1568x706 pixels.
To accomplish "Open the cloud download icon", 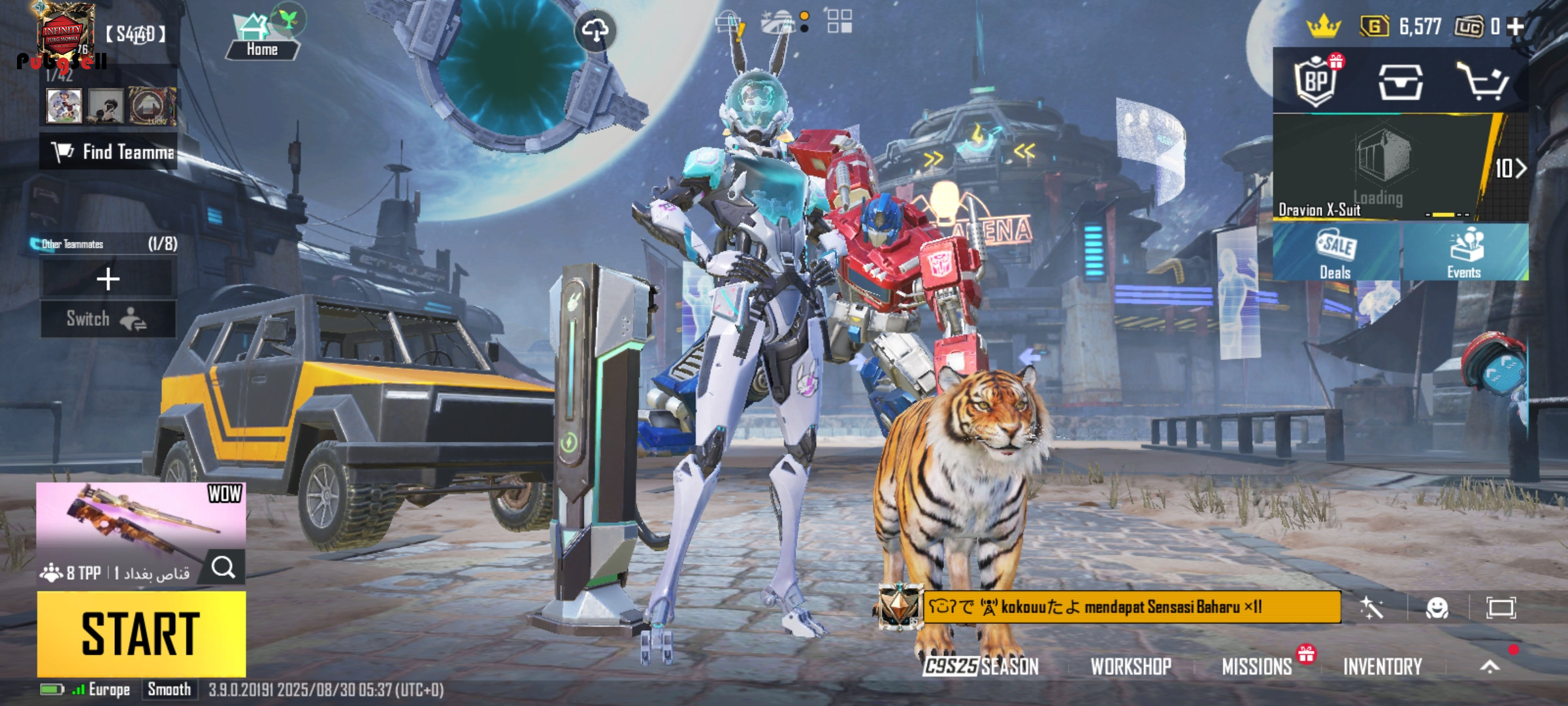I will coord(595,30).
